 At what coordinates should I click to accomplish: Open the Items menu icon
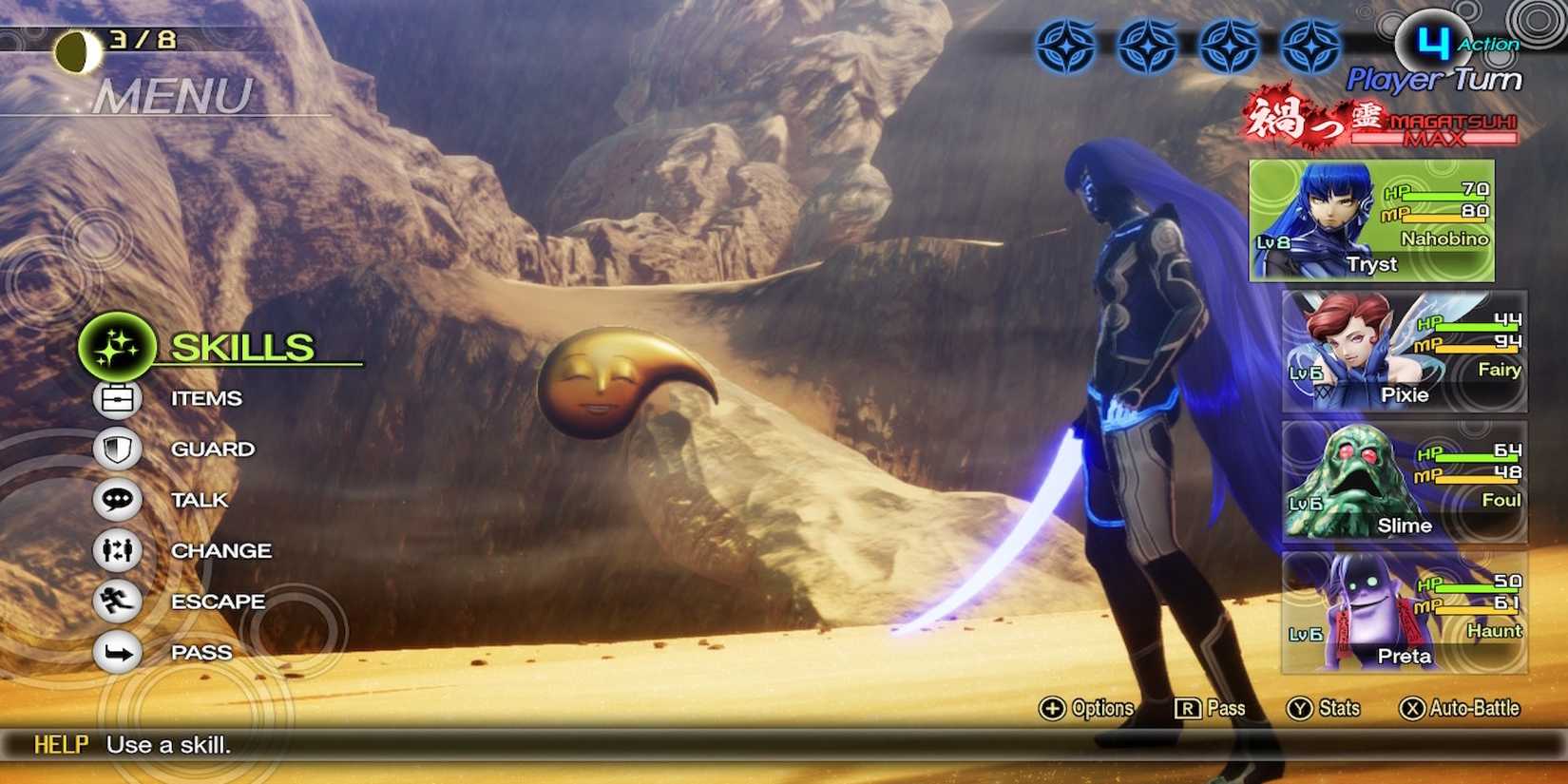116,398
